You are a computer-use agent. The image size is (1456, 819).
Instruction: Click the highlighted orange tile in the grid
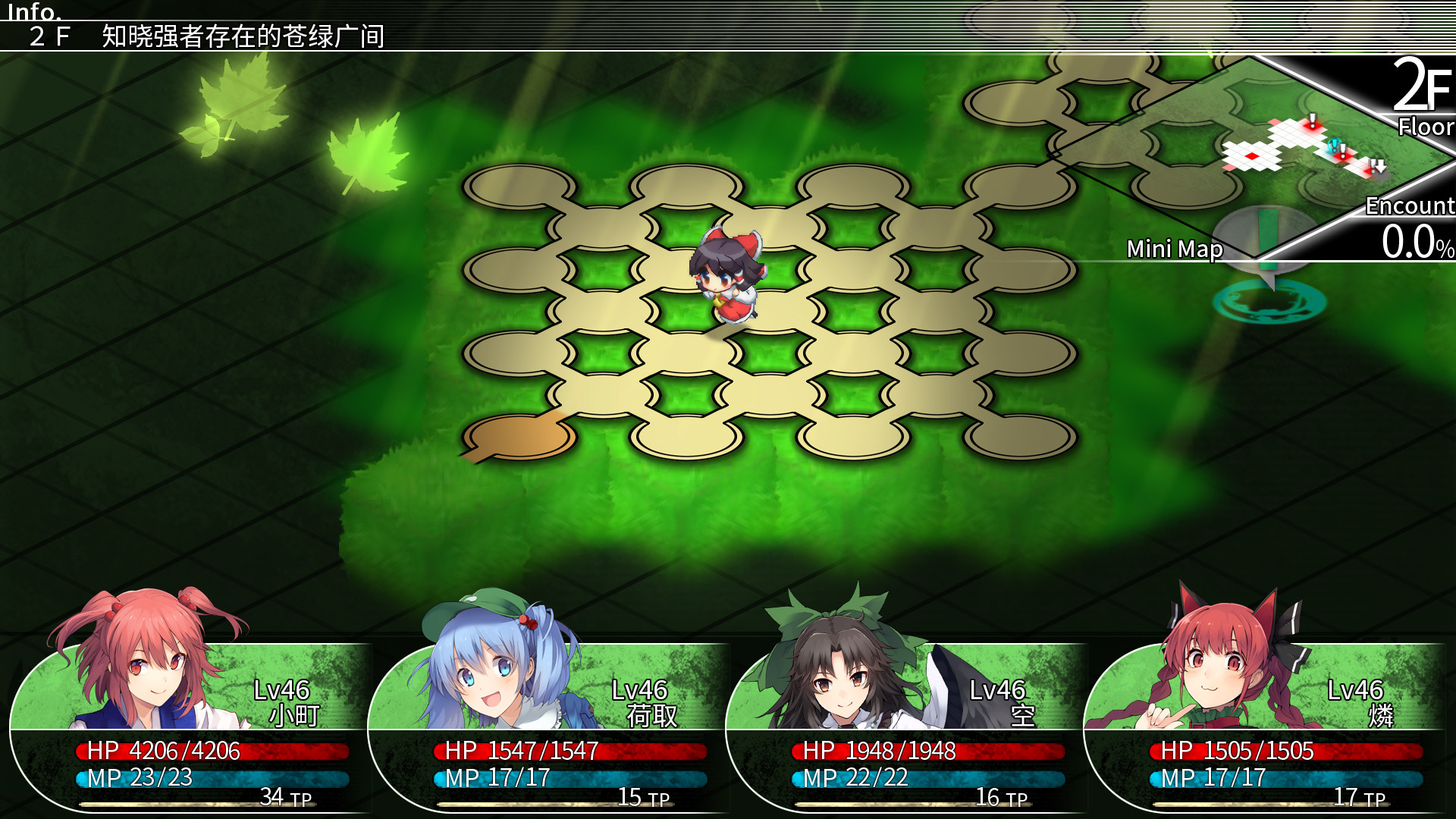coord(516,440)
